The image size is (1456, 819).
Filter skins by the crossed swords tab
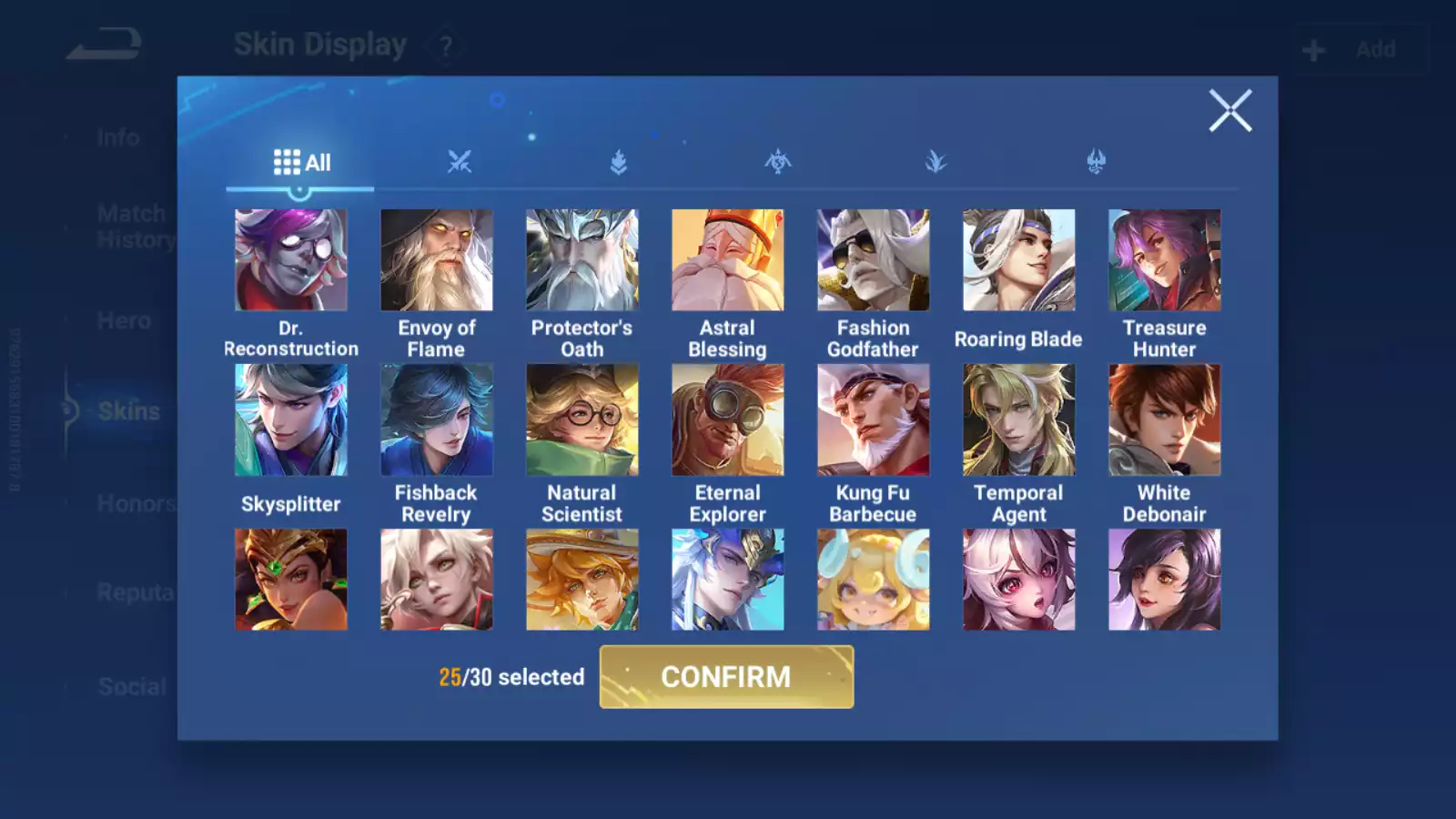pyautogui.click(x=460, y=163)
